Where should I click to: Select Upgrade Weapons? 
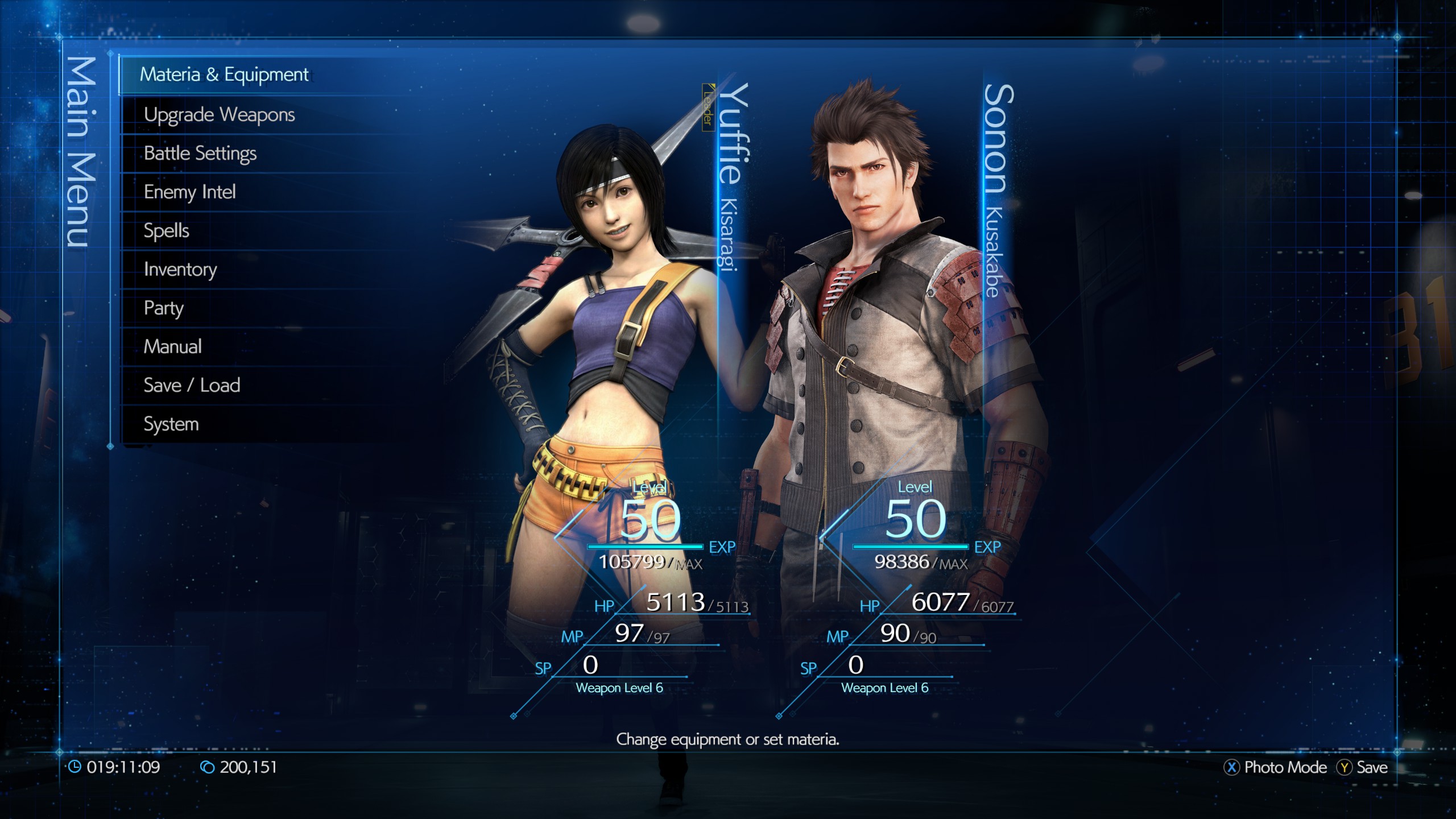pyautogui.click(x=220, y=114)
